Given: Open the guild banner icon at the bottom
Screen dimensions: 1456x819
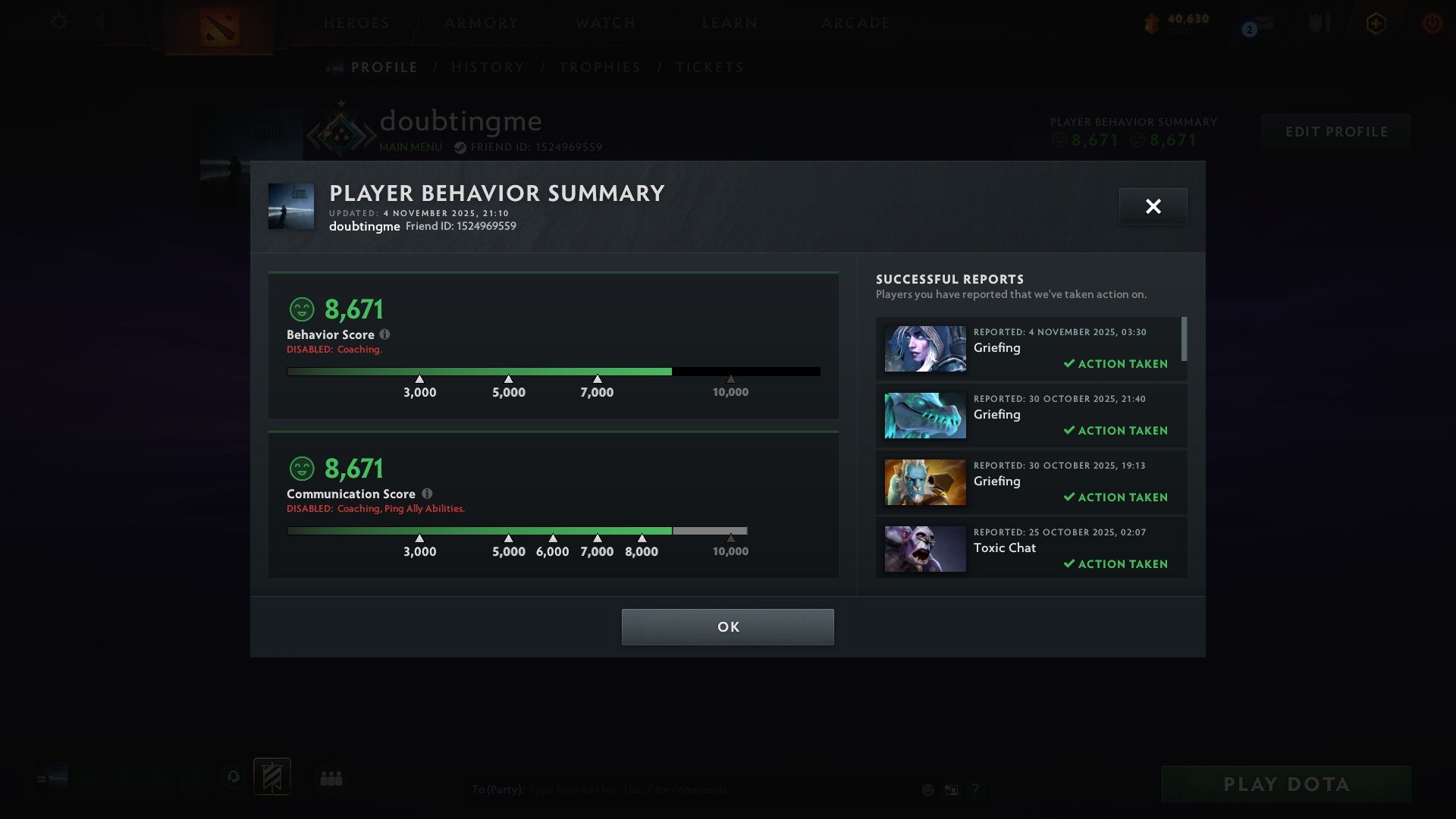Looking at the screenshot, I should tap(273, 777).
